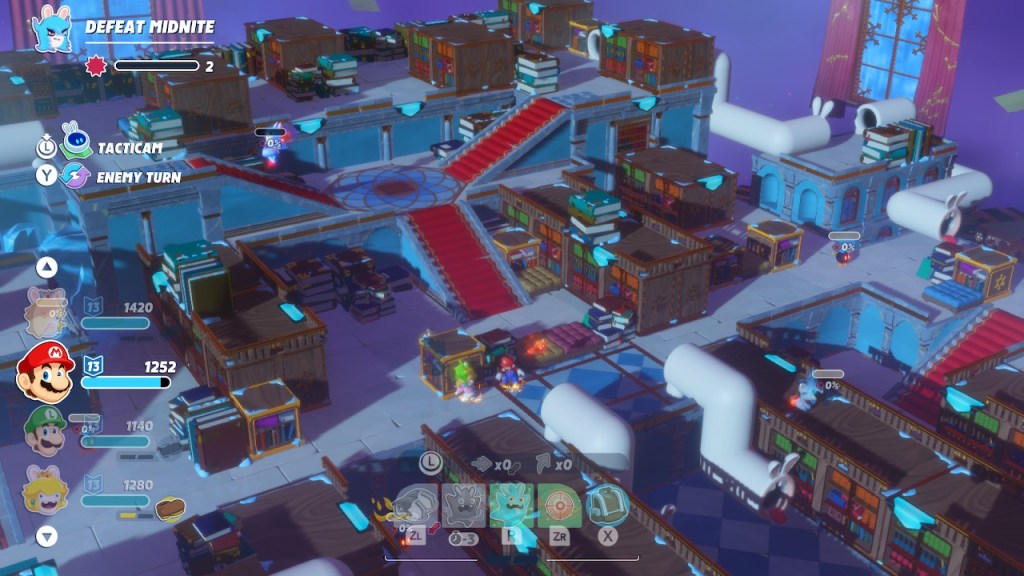Click the down arrow below the party list
1024x576 pixels.
[46, 537]
